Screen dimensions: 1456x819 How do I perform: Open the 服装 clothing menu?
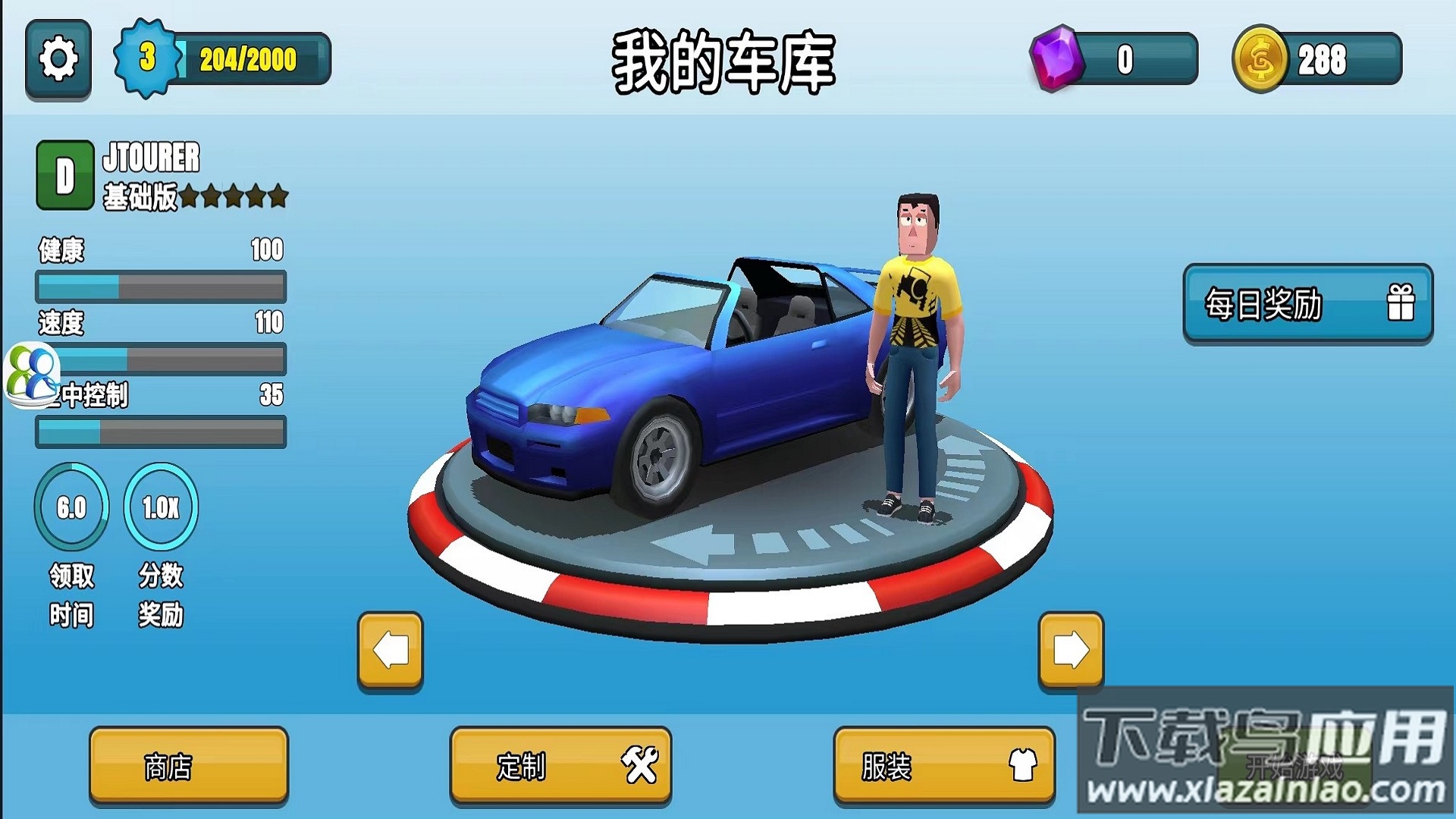coord(944,766)
